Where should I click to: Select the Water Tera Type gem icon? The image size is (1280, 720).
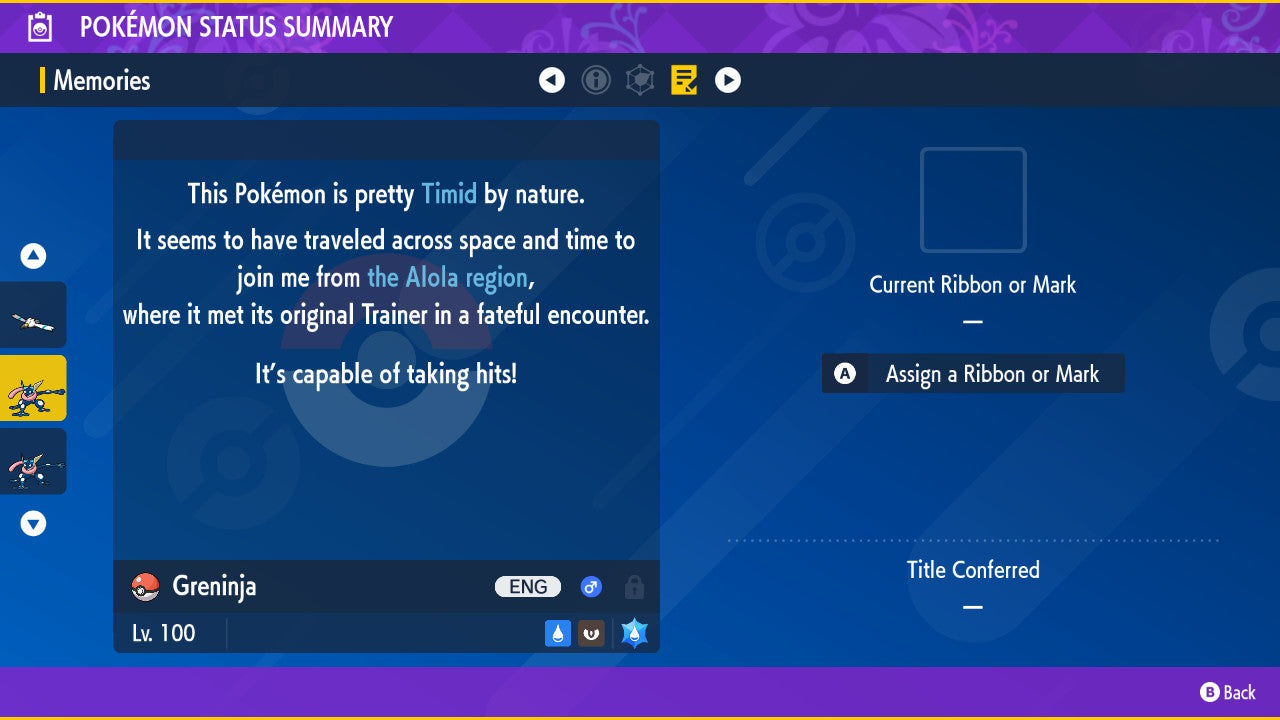pos(633,632)
